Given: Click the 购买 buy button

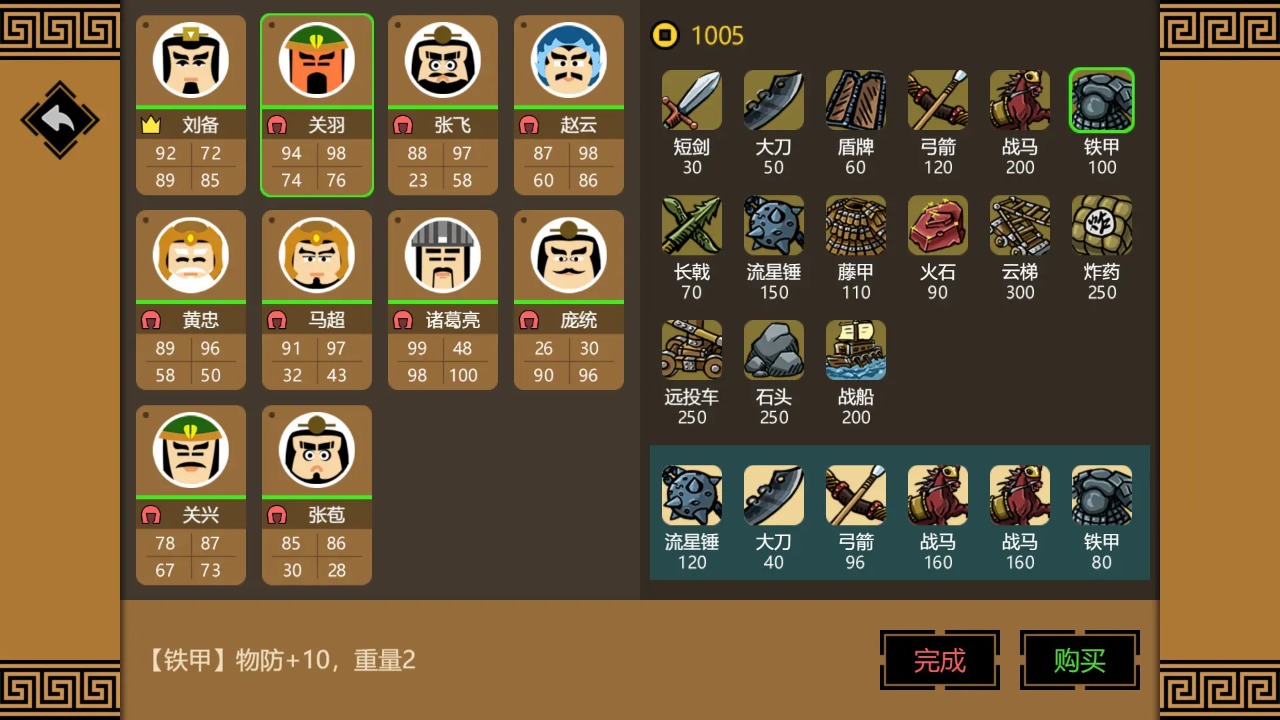Looking at the screenshot, I should (x=1079, y=661).
